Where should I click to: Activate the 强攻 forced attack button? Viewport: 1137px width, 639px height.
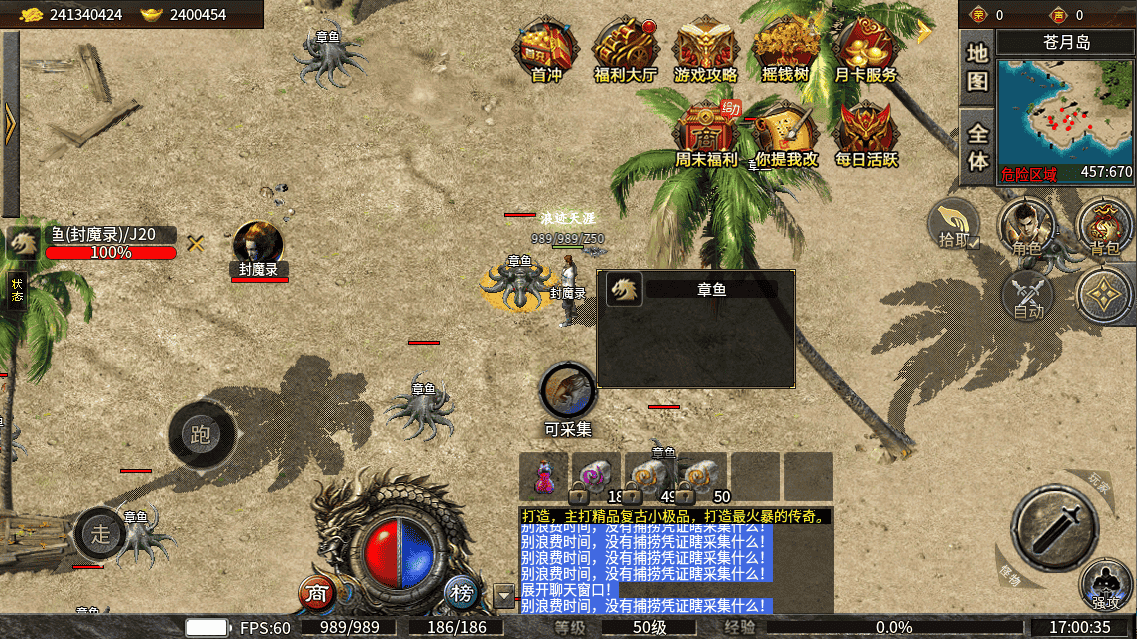point(1105,585)
